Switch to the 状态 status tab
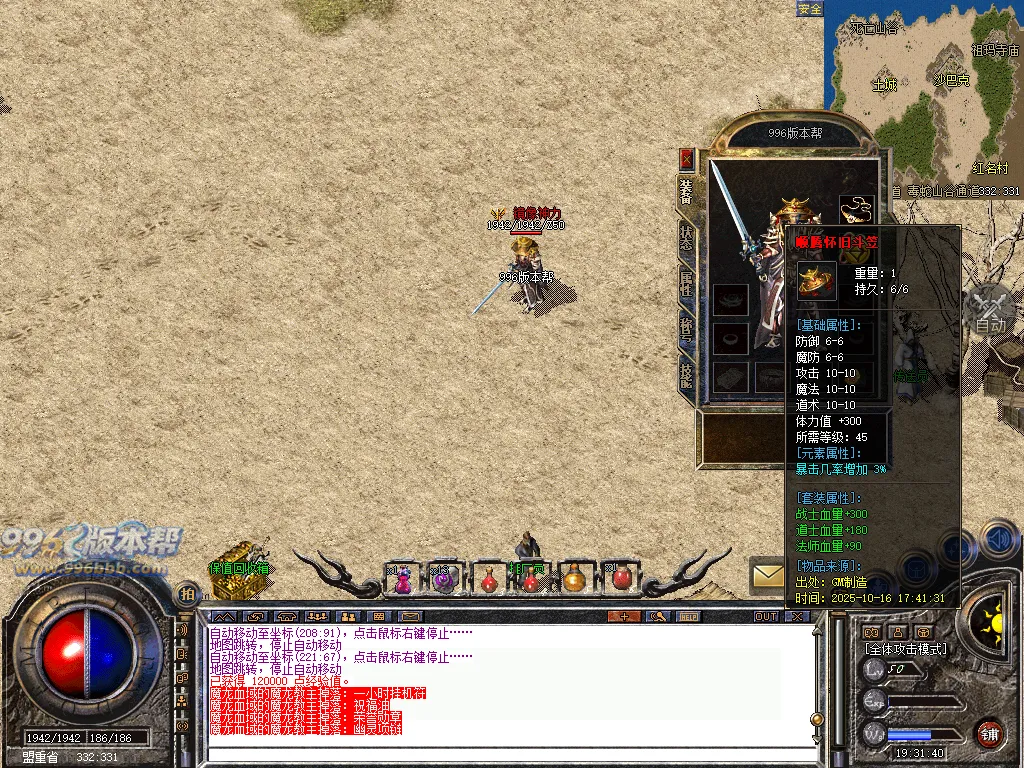Viewport: 1024px width, 768px height. [x=687, y=236]
